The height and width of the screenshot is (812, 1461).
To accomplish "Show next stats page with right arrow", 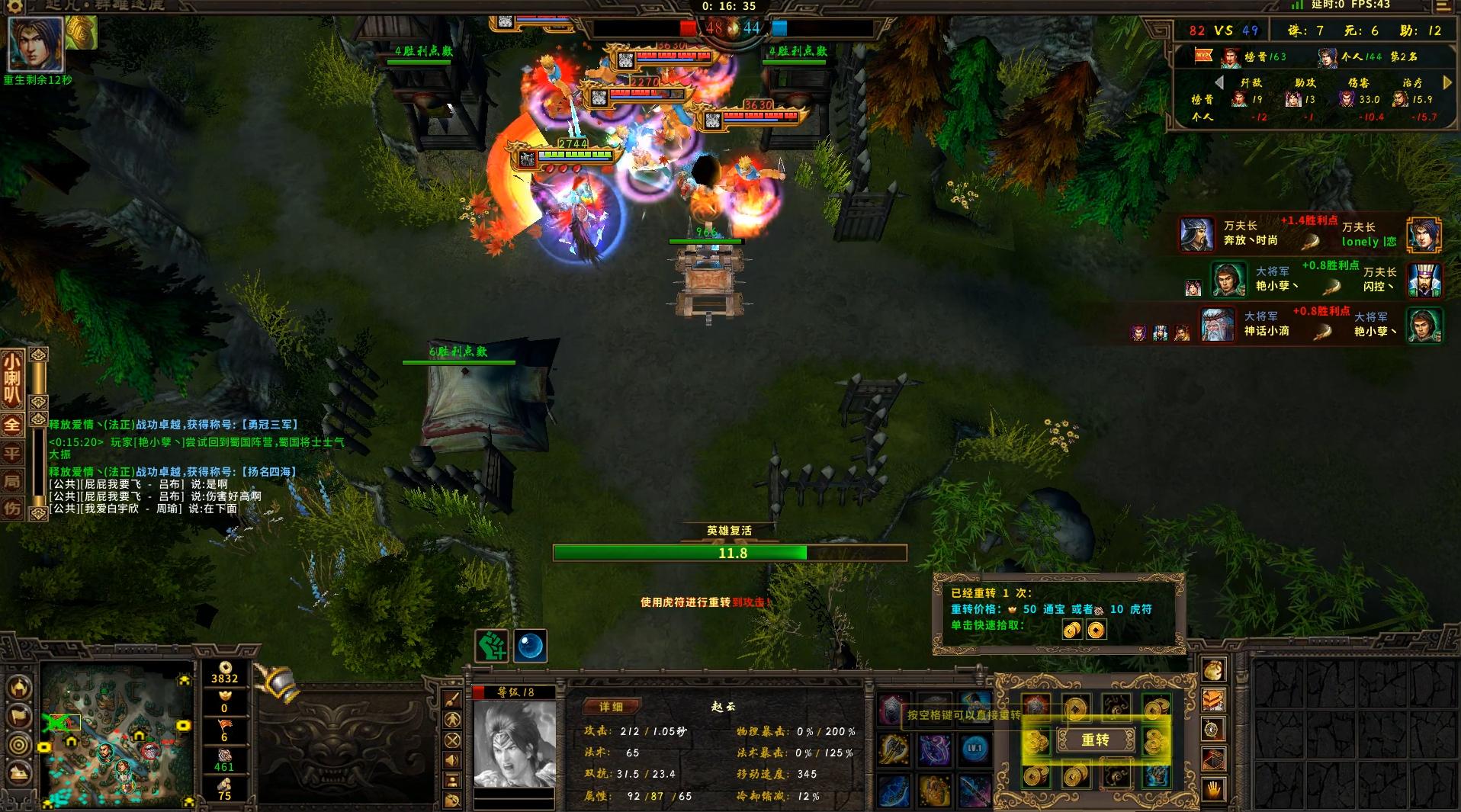I will point(1448,82).
